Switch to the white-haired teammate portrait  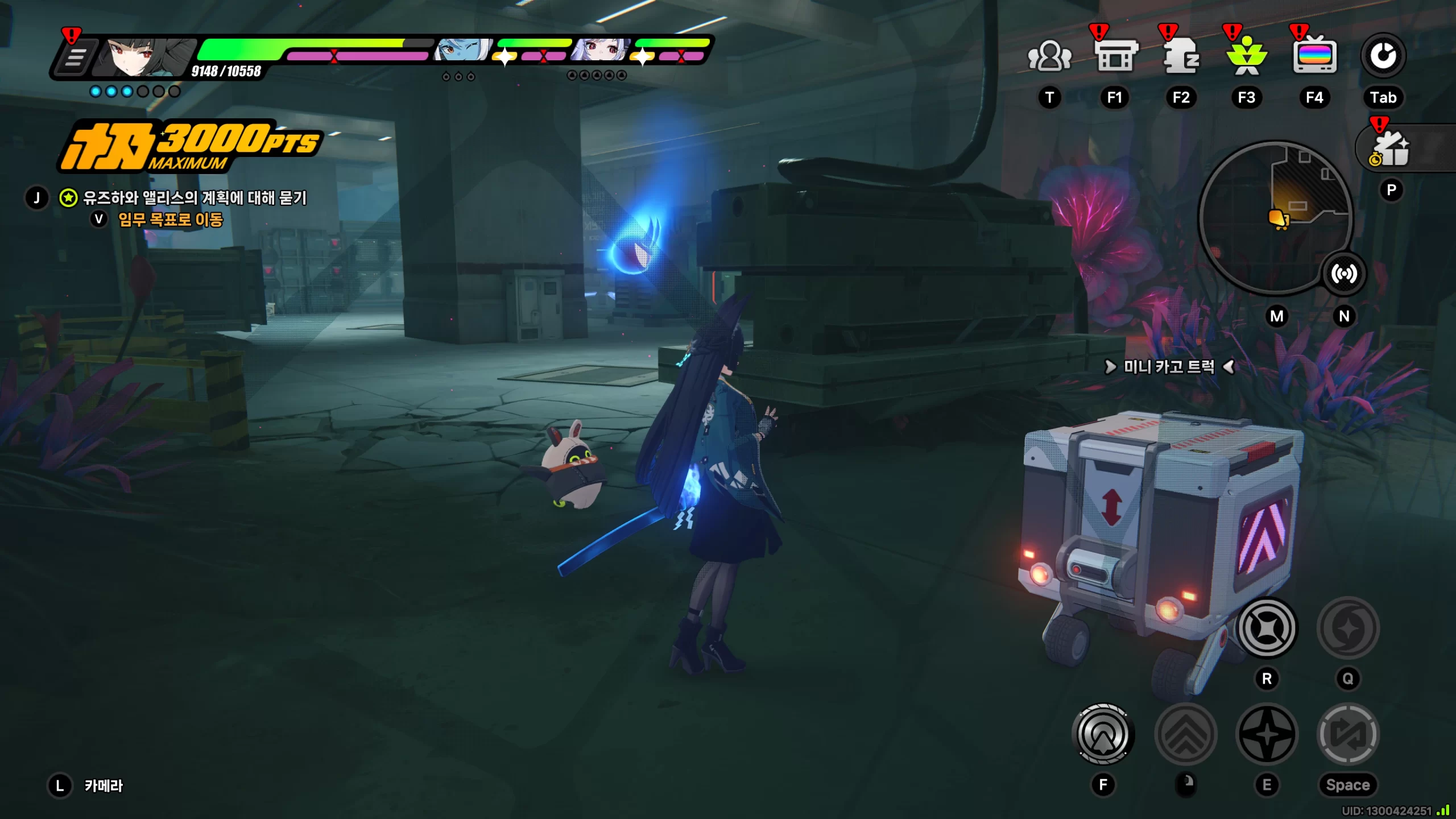pos(601,51)
